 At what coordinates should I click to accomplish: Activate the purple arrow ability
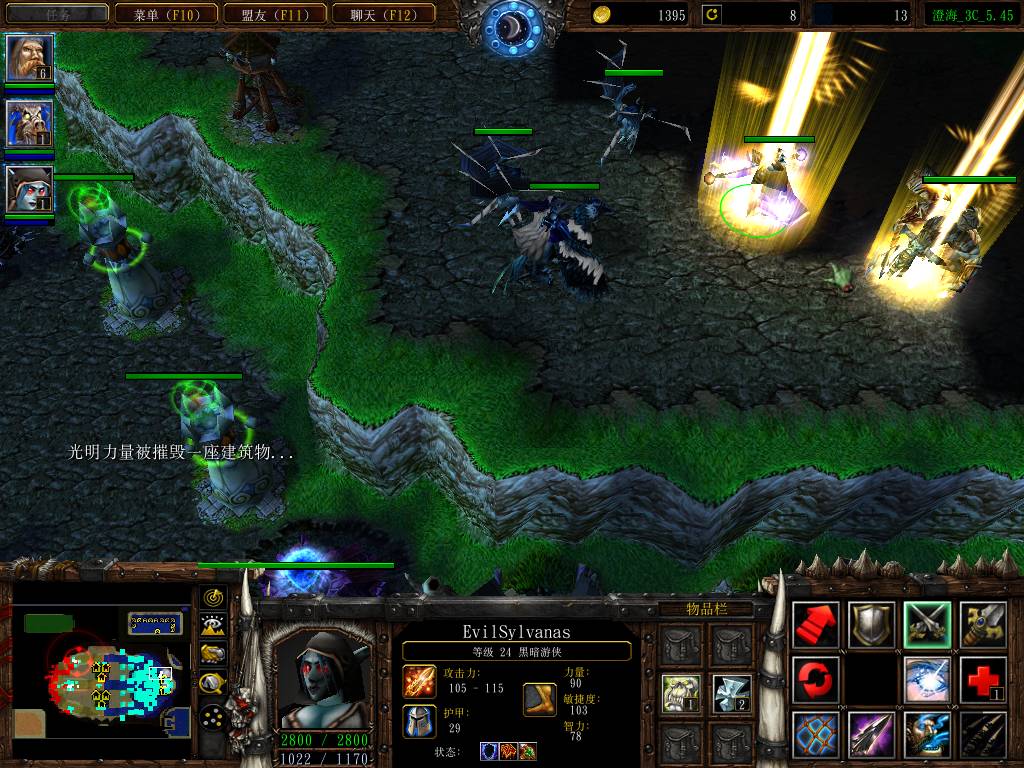coord(871,735)
